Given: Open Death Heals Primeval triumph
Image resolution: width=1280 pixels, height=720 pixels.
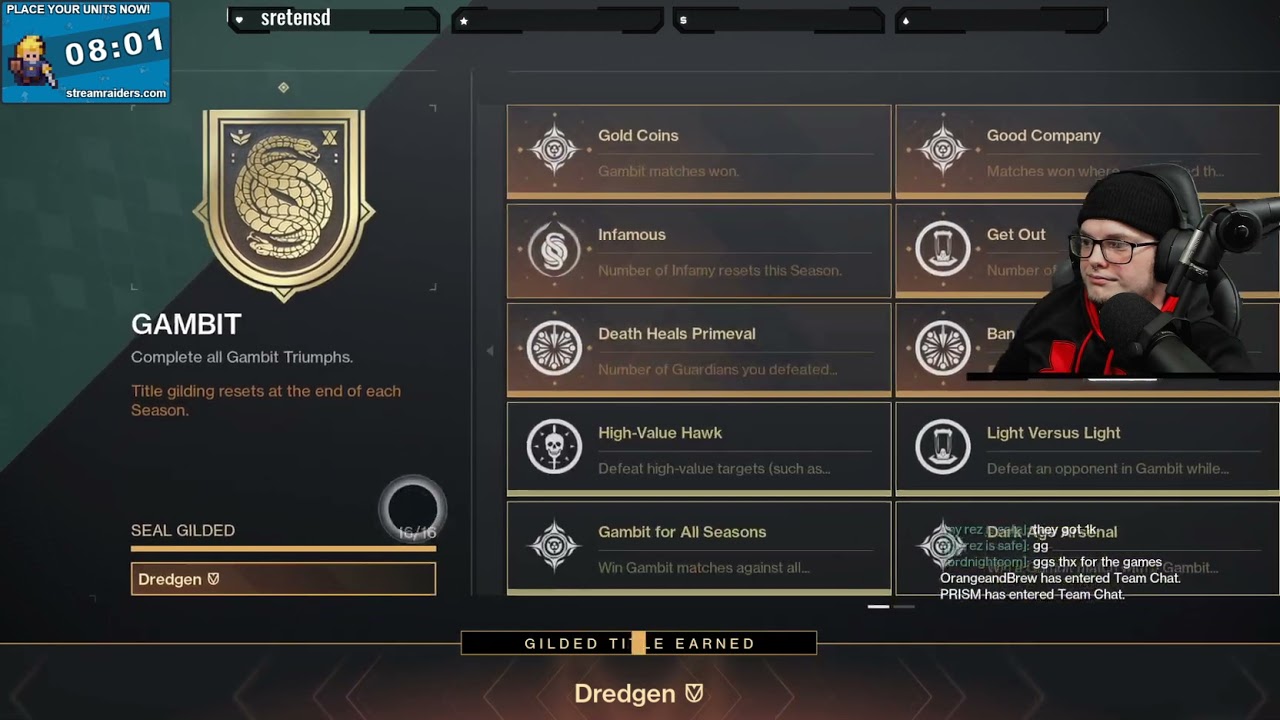Looking at the screenshot, I should pos(698,349).
